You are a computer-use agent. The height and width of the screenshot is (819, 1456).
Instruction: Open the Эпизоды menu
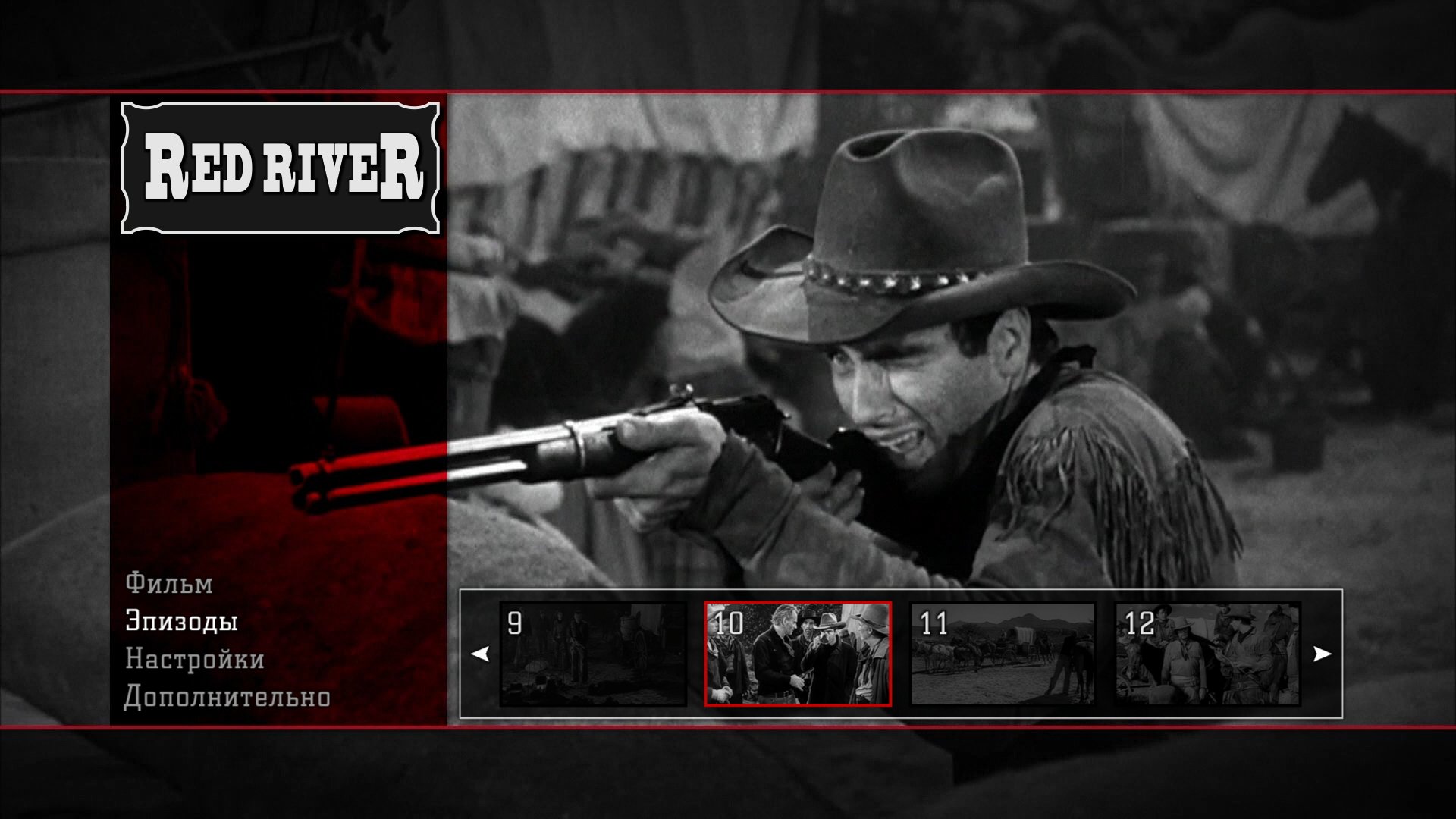182,621
